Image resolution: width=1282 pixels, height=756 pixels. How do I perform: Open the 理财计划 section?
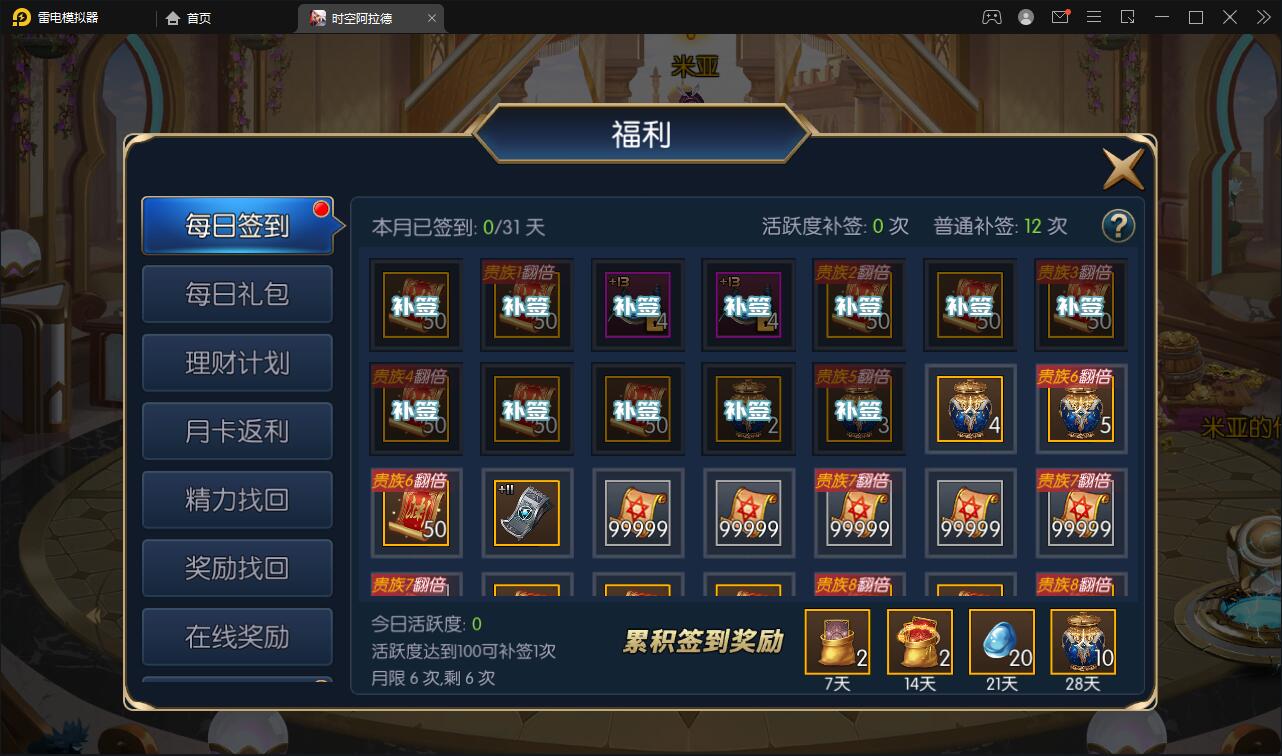[237, 362]
